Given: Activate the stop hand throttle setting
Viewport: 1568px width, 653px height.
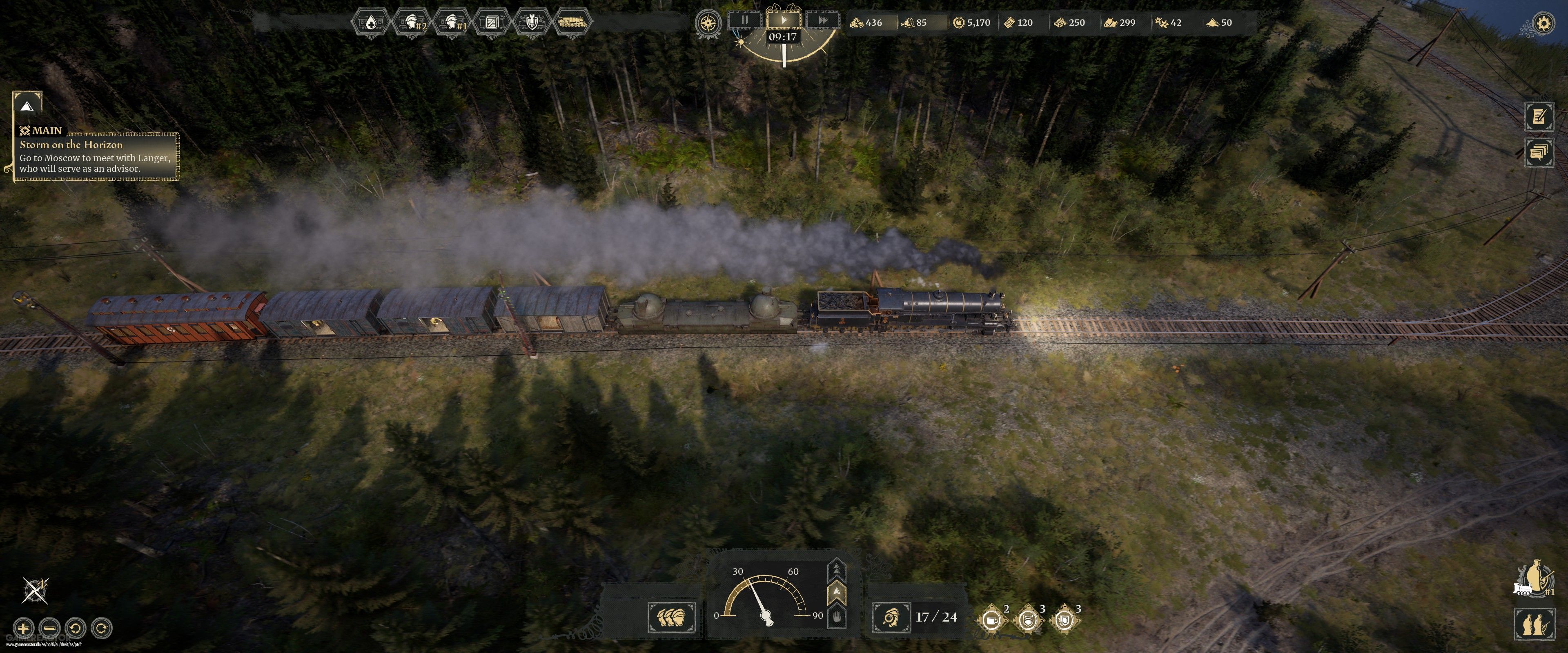Looking at the screenshot, I should 837,617.
